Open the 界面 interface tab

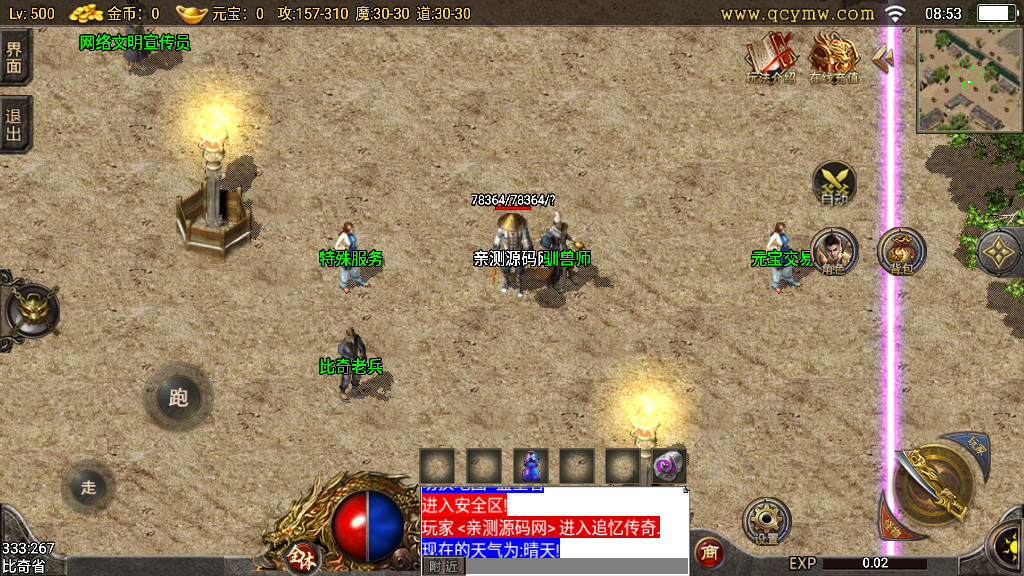pos(15,57)
